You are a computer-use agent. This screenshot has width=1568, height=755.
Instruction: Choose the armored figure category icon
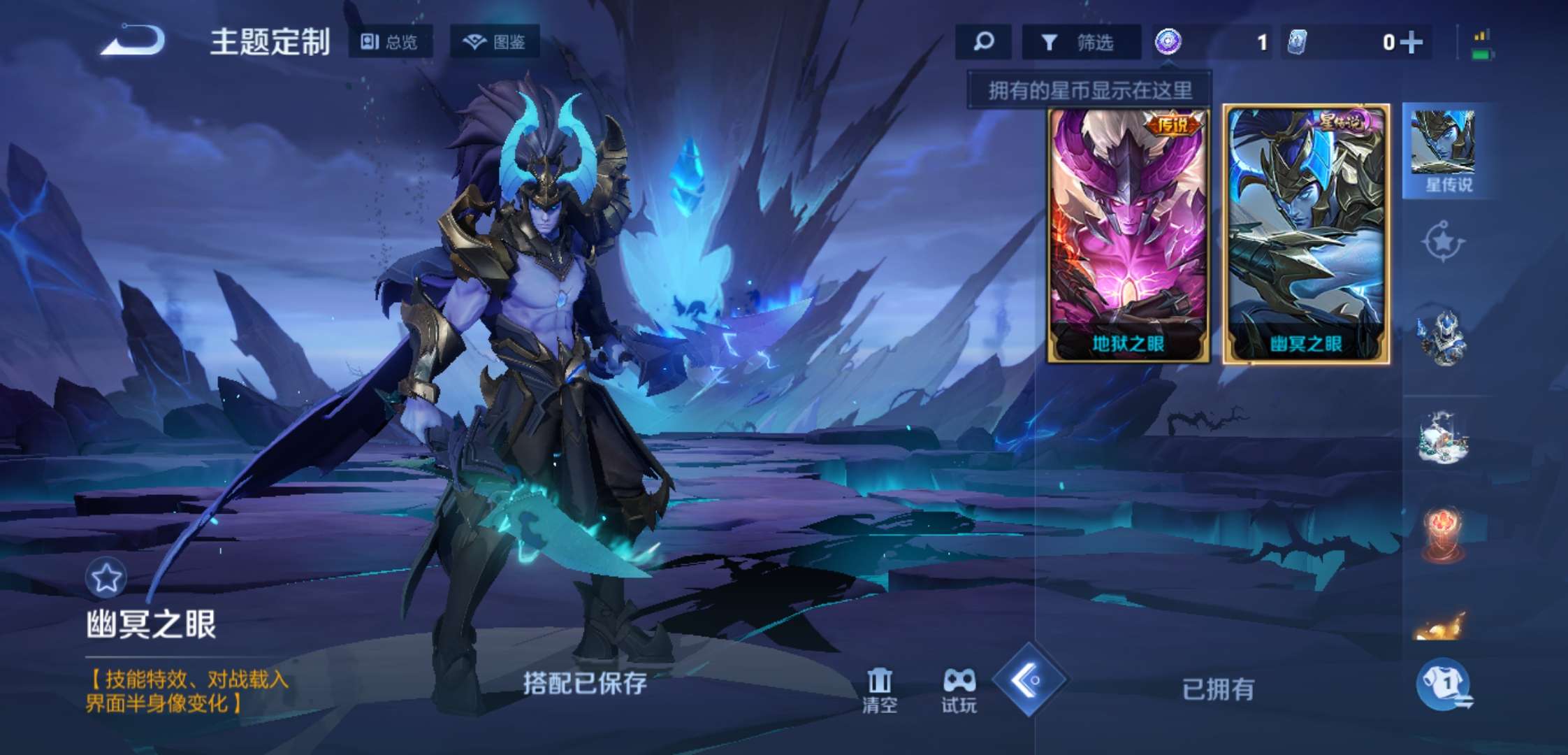tap(1443, 338)
